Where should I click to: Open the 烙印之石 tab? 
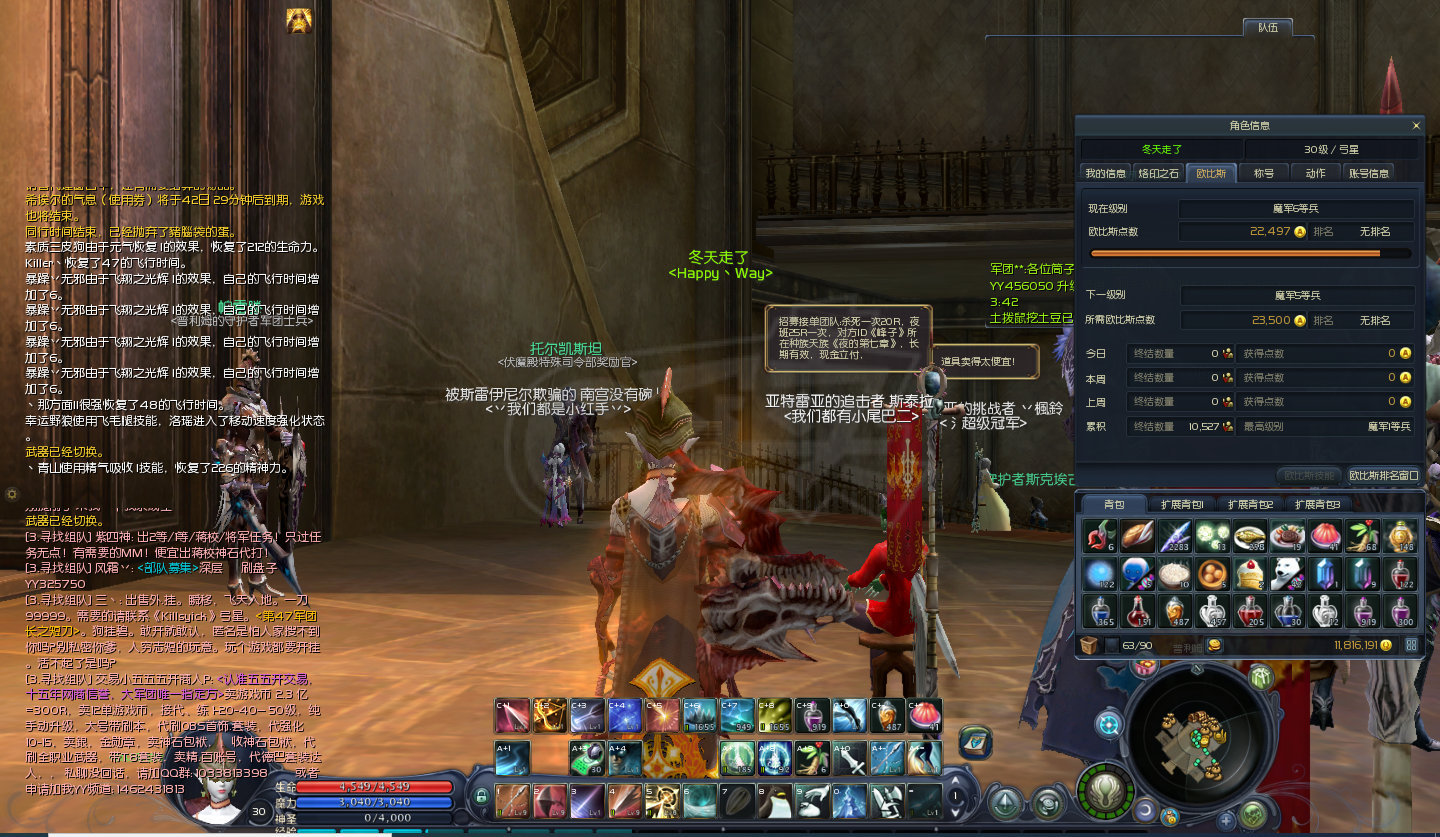pos(1159,173)
